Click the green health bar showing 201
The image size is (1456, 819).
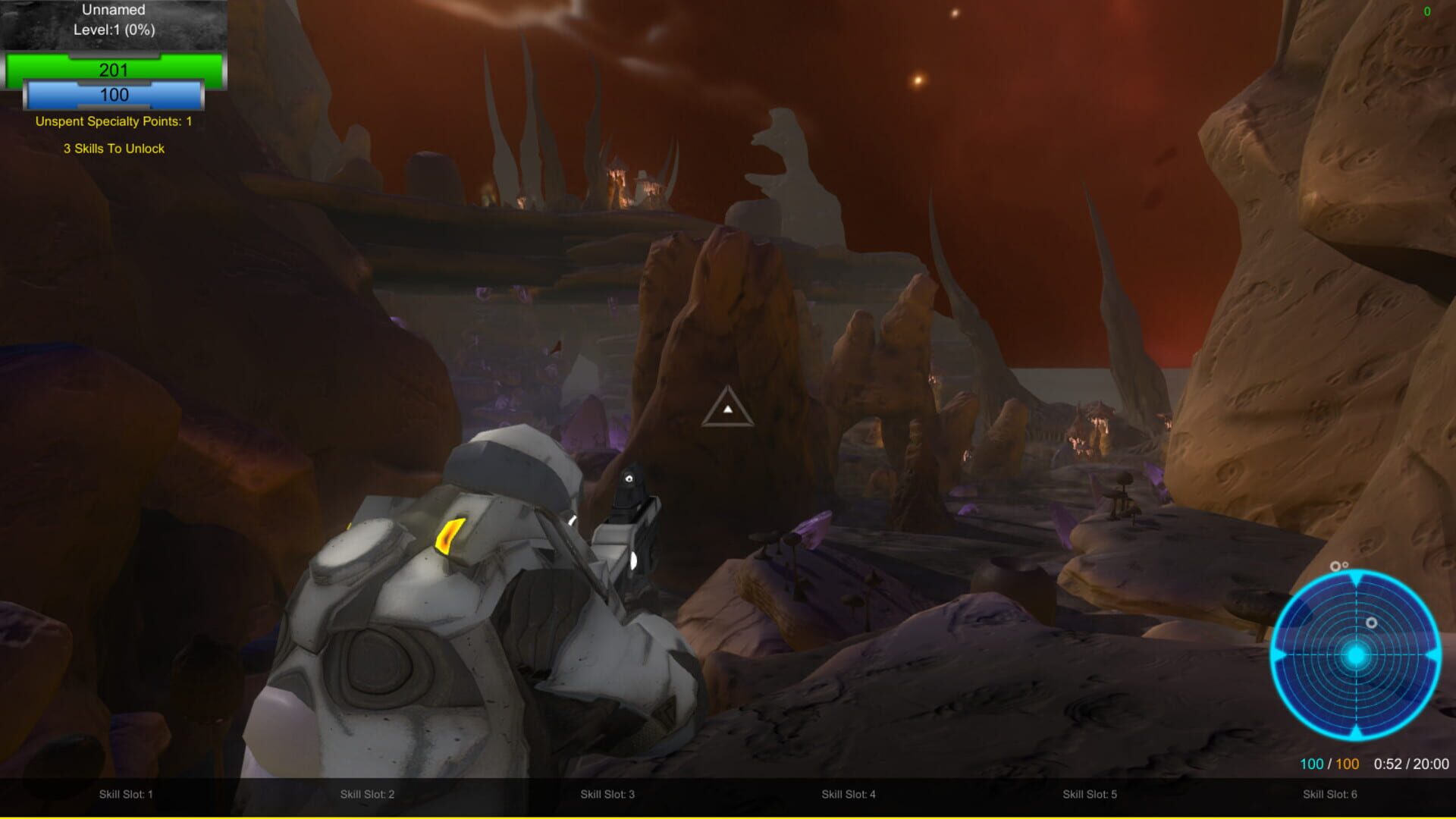[114, 70]
